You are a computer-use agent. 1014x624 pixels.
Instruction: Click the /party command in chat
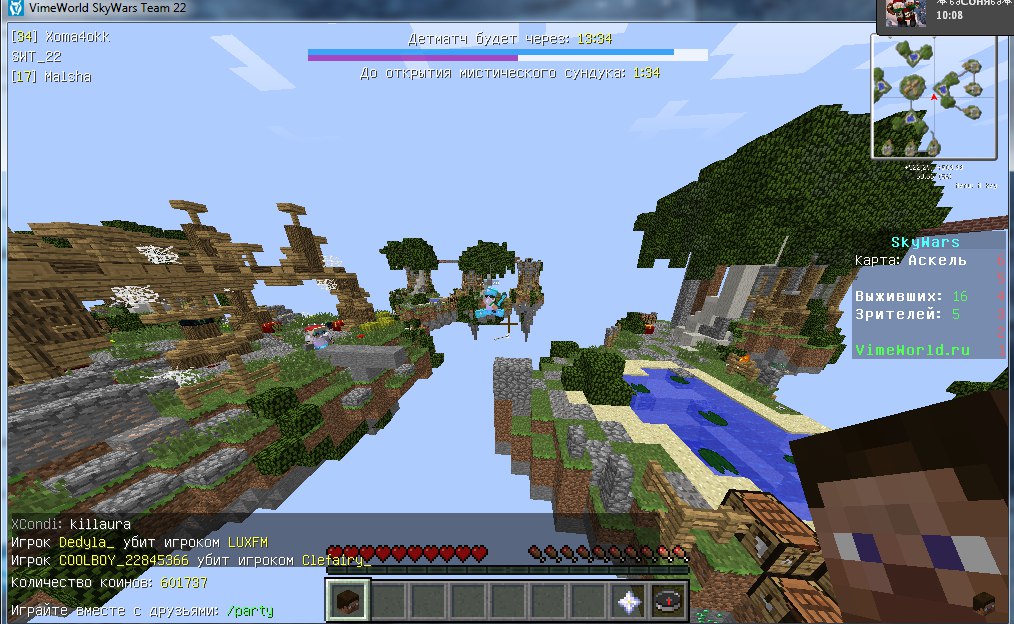(x=249, y=610)
